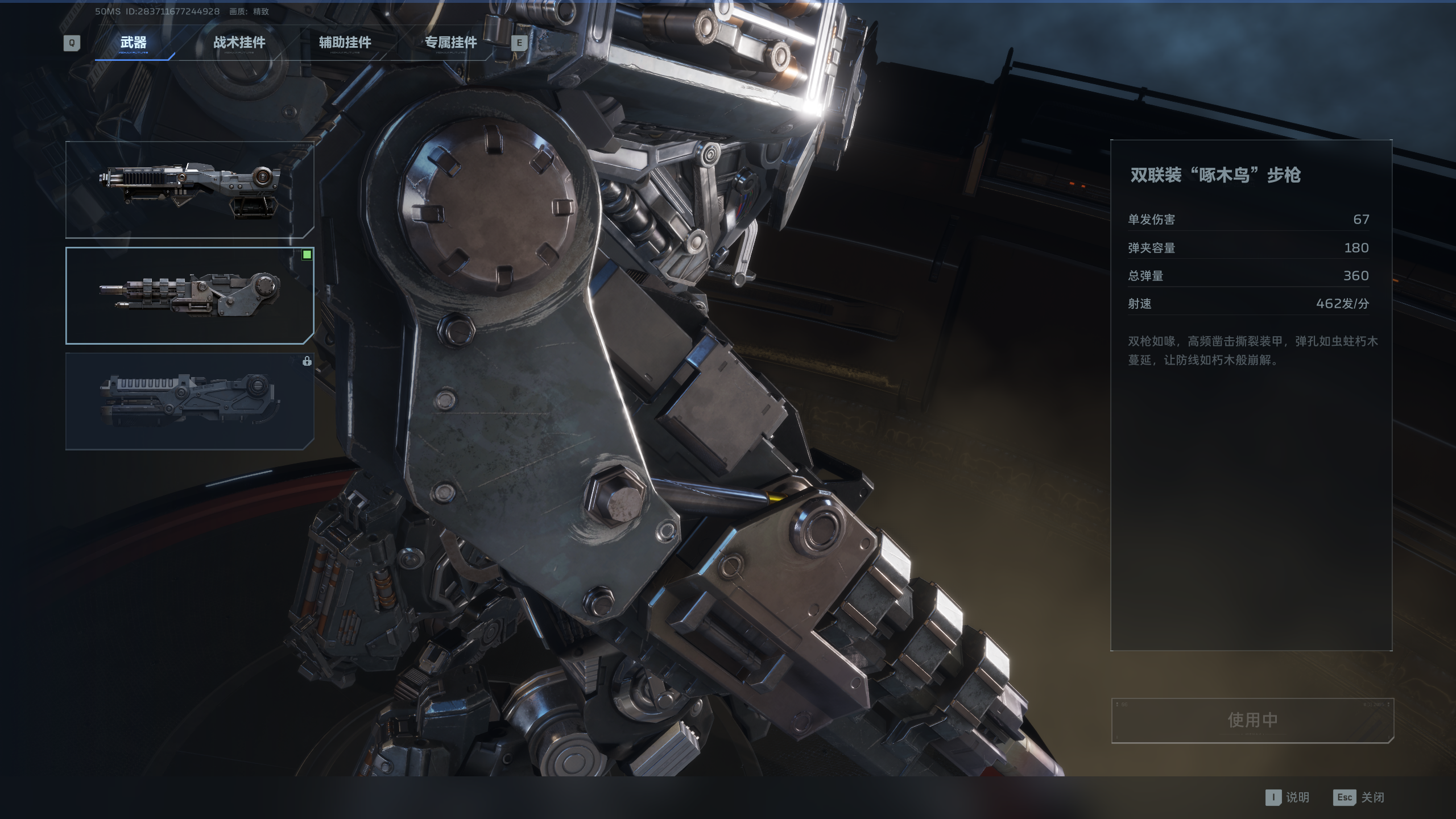The image size is (1456, 819).
Task: Select the 辅助挂件 tab
Action: pos(345,43)
